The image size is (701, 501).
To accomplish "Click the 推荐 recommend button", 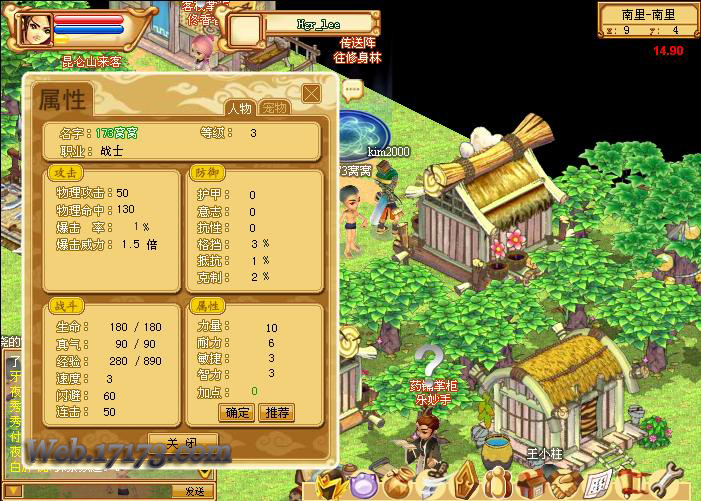I will click(275, 412).
